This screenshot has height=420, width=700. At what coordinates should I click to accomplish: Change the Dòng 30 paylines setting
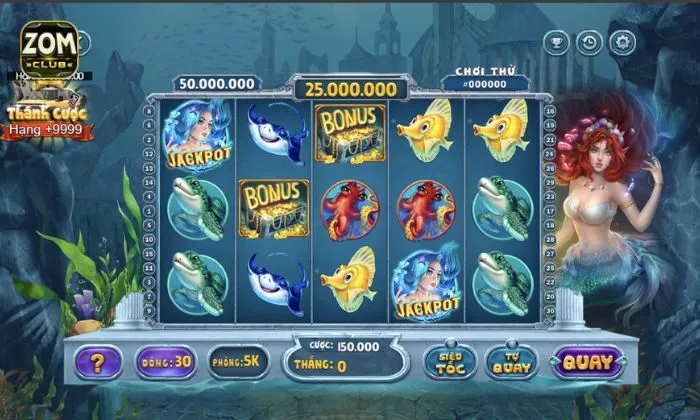165,361
